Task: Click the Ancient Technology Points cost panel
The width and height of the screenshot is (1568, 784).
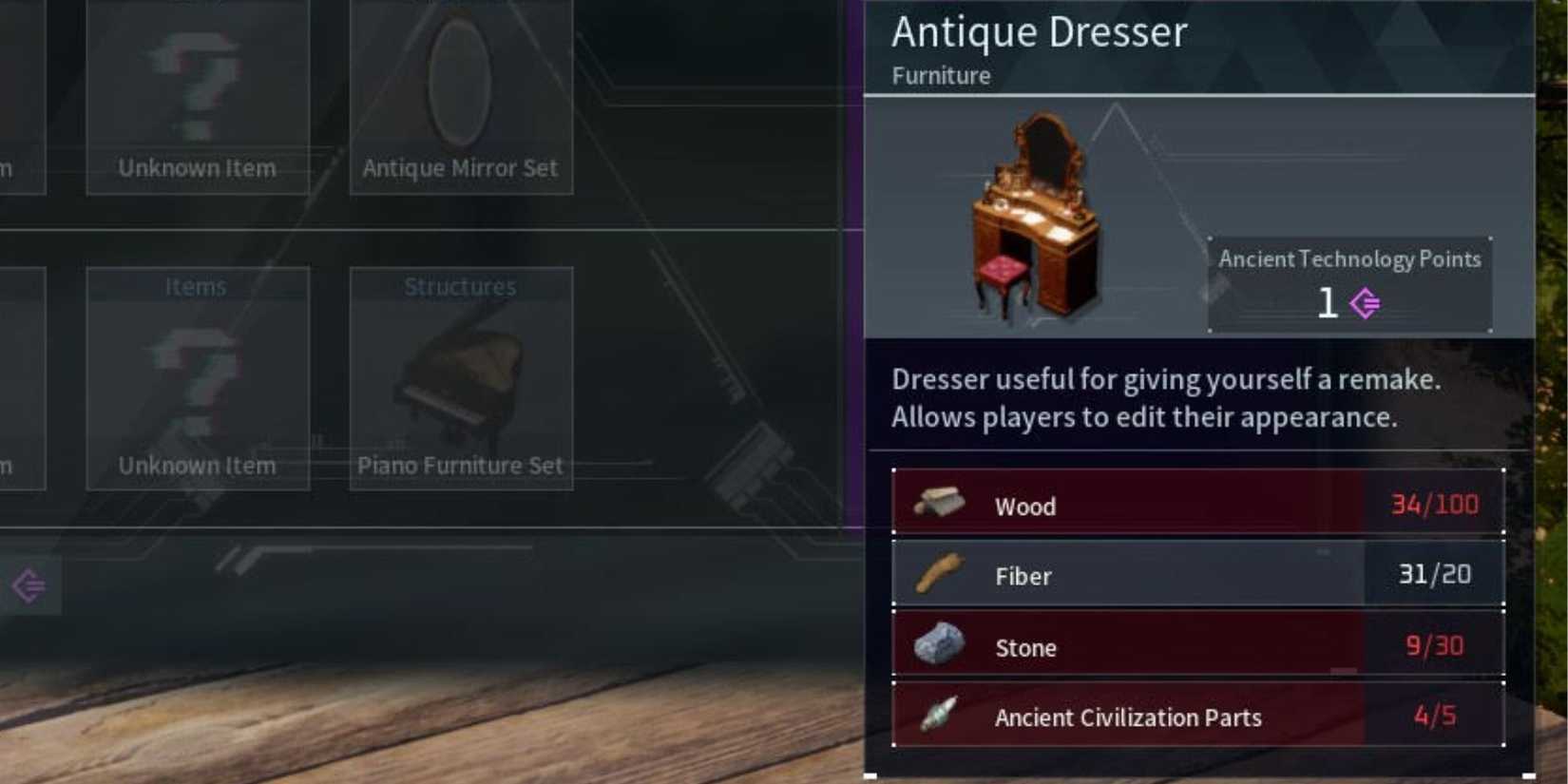Action: click(1349, 282)
